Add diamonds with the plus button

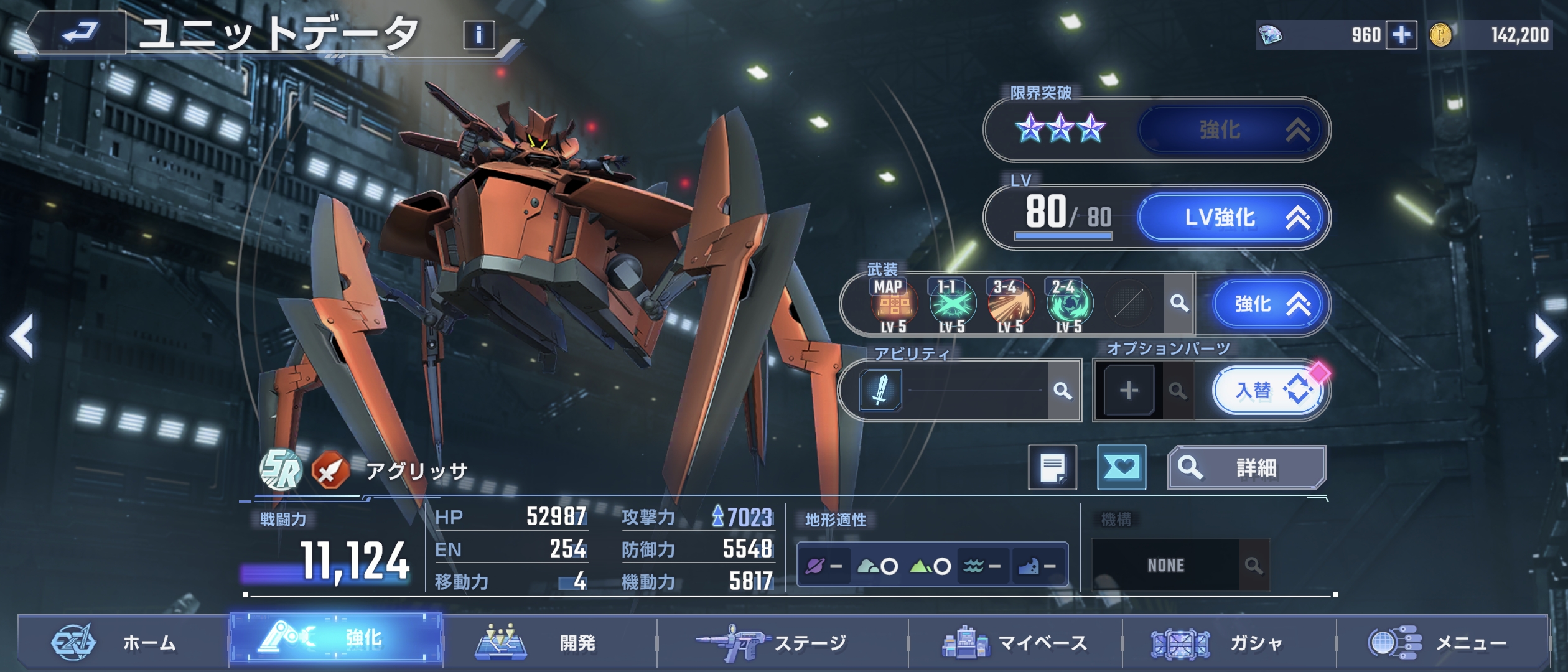[1401, 35]
